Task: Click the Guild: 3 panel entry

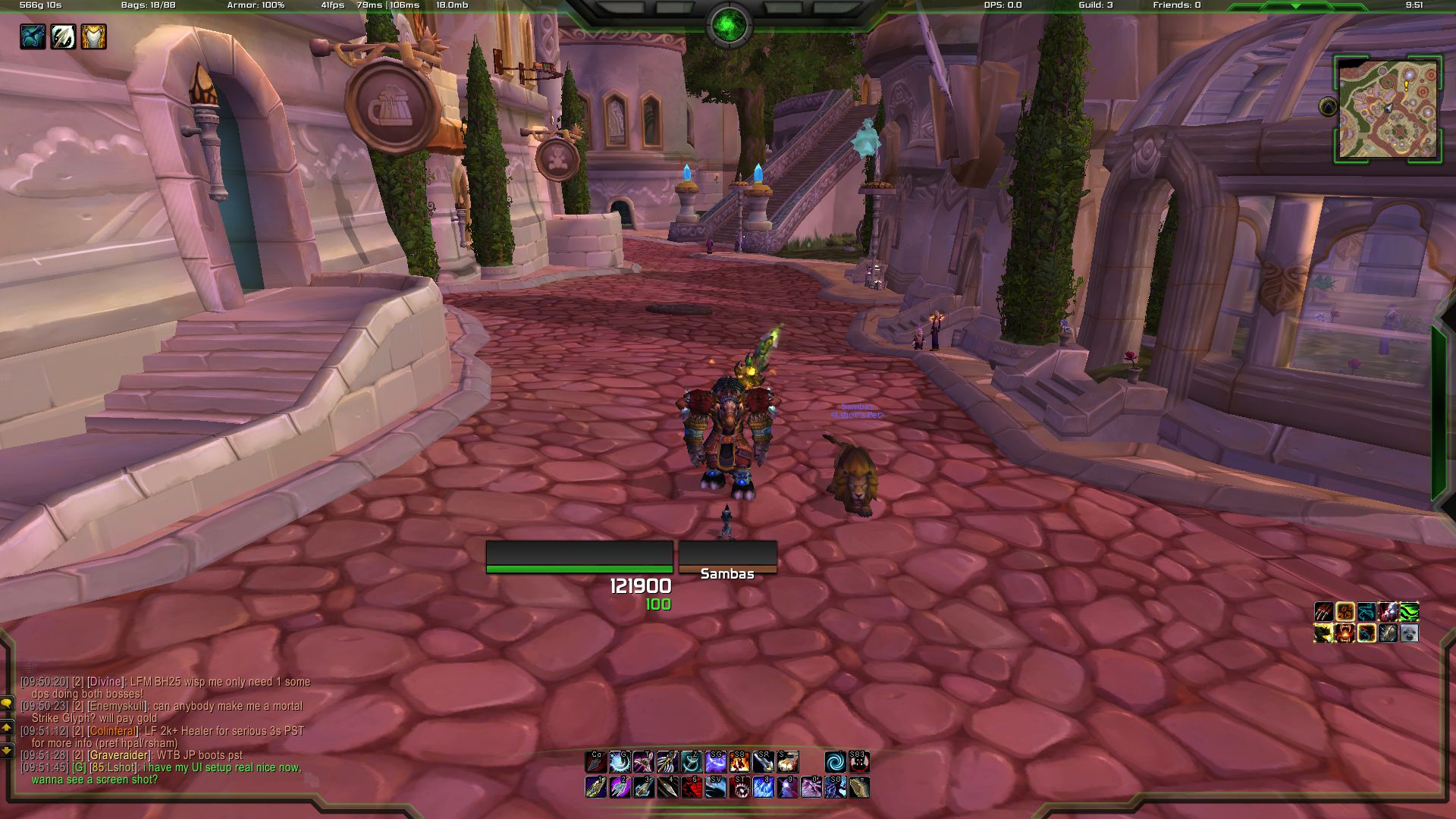Action: pos(1095,5)
